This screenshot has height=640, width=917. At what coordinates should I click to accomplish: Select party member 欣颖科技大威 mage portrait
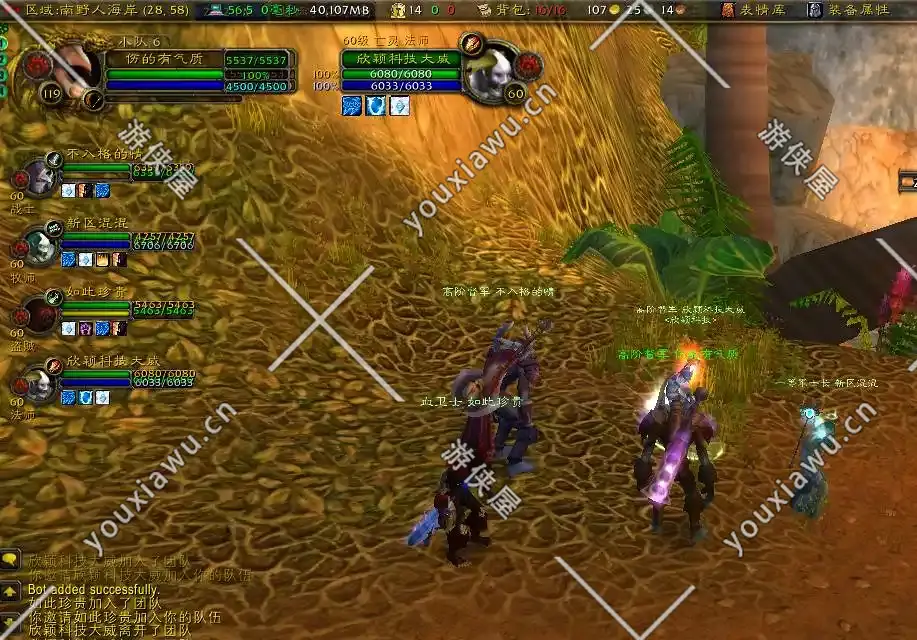pyautogui.click(x=41, y=381)
